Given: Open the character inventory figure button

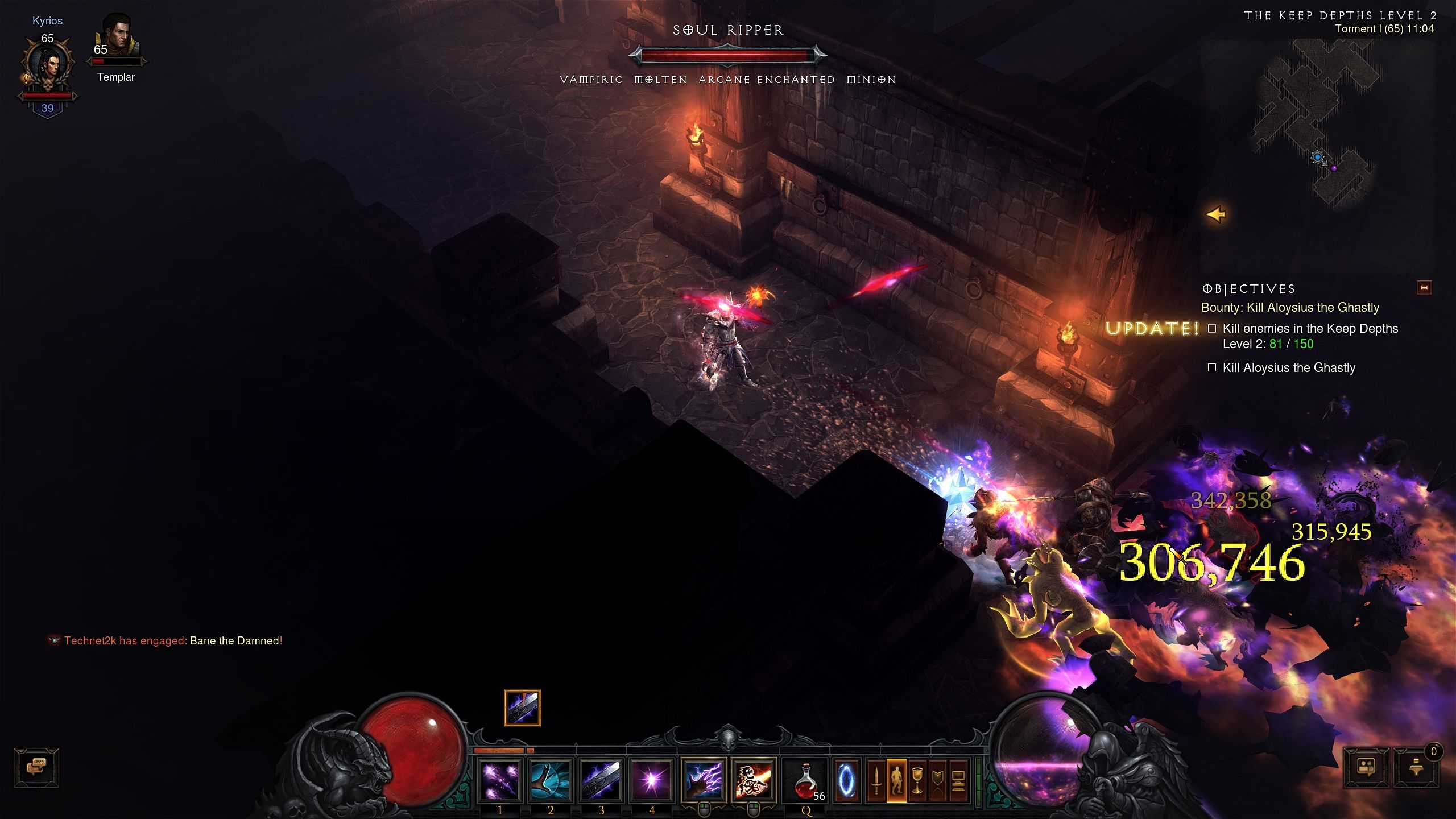Looking at the screenshot, I should 897,780.
